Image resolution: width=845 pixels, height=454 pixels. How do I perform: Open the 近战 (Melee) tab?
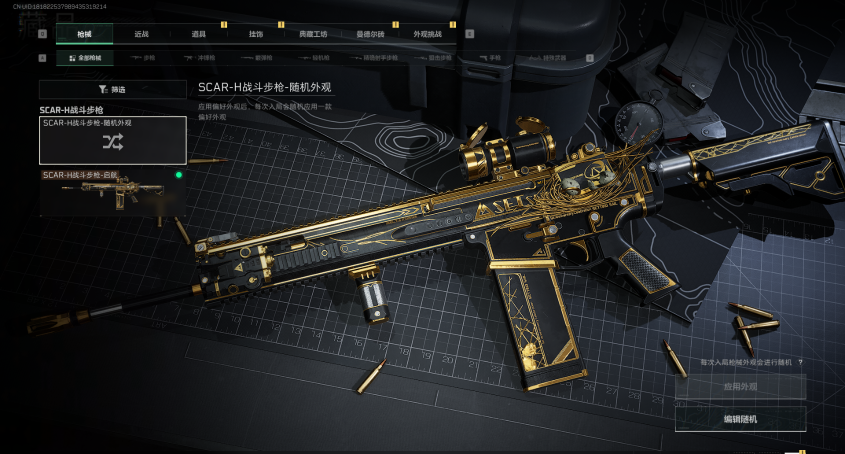[x=141, y=34]
